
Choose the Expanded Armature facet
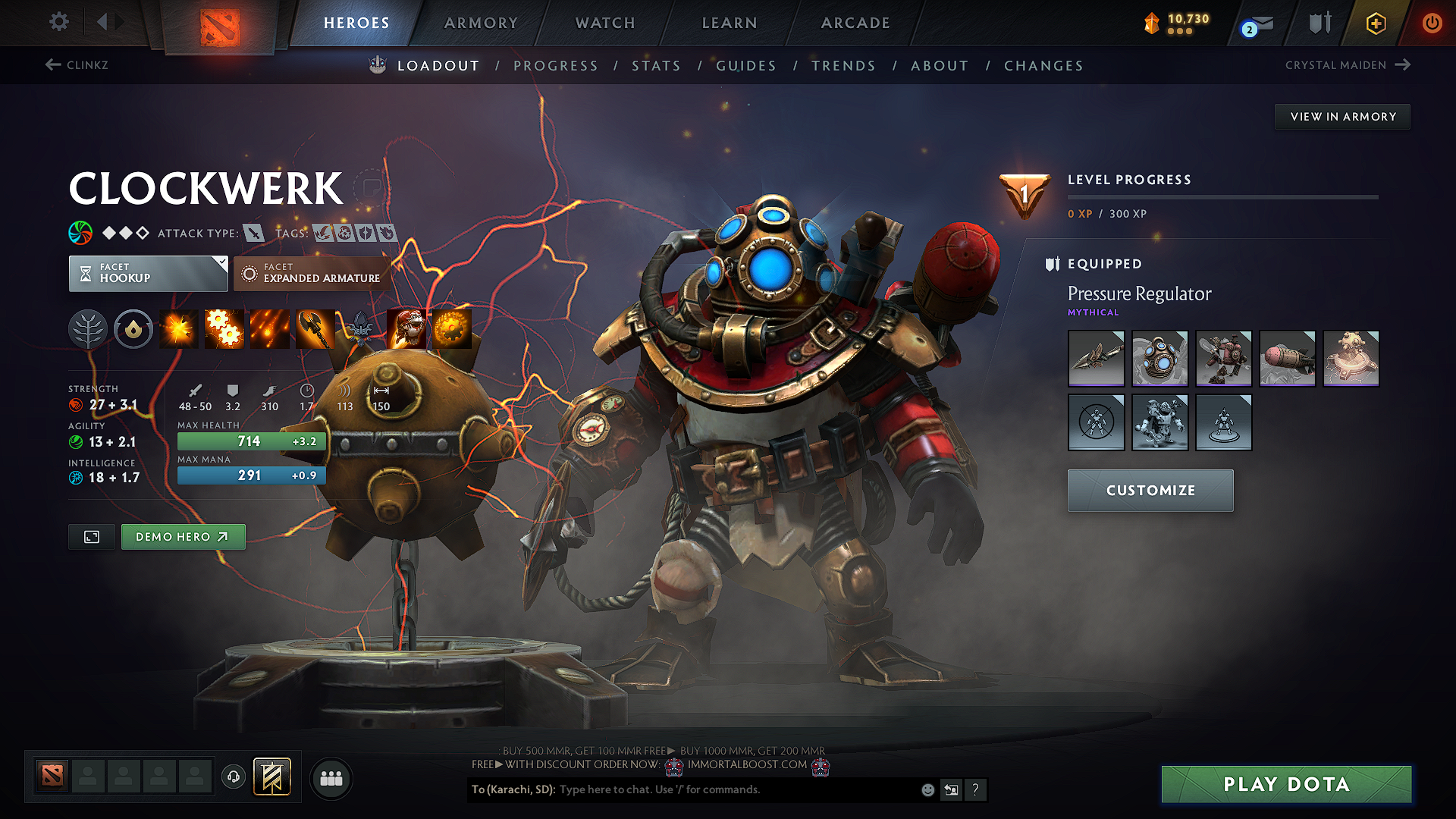(312, 274)
